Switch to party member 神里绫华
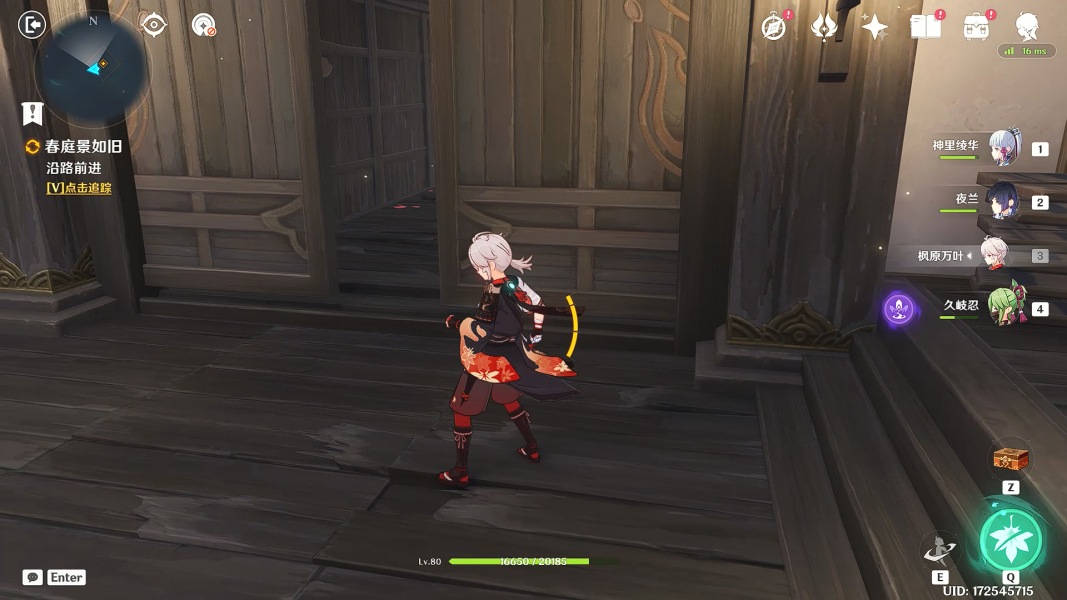The height and width of the screenshot is (600, 1067). [1003, 148]
